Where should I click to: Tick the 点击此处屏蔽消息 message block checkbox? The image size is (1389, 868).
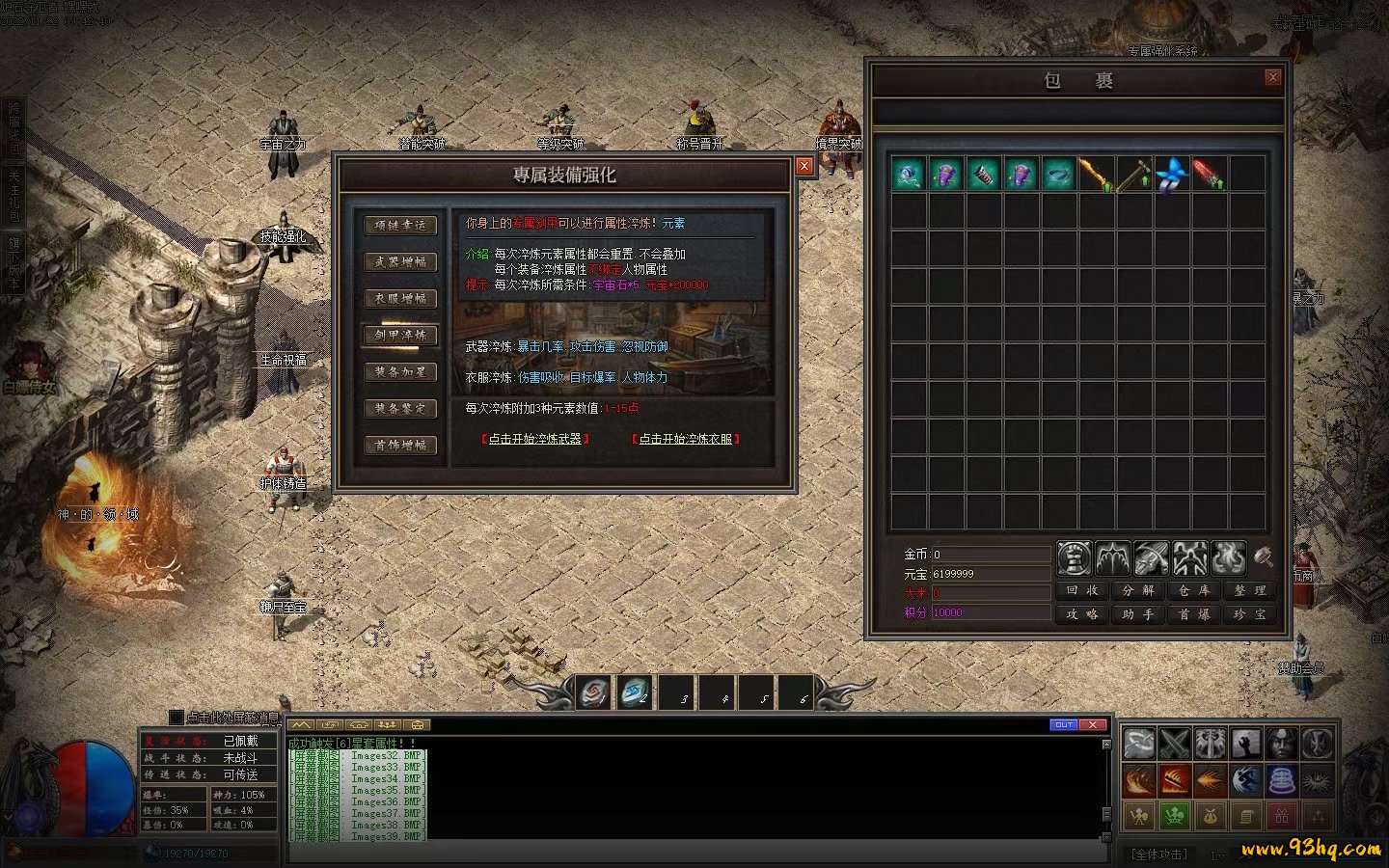coord(176,718)
